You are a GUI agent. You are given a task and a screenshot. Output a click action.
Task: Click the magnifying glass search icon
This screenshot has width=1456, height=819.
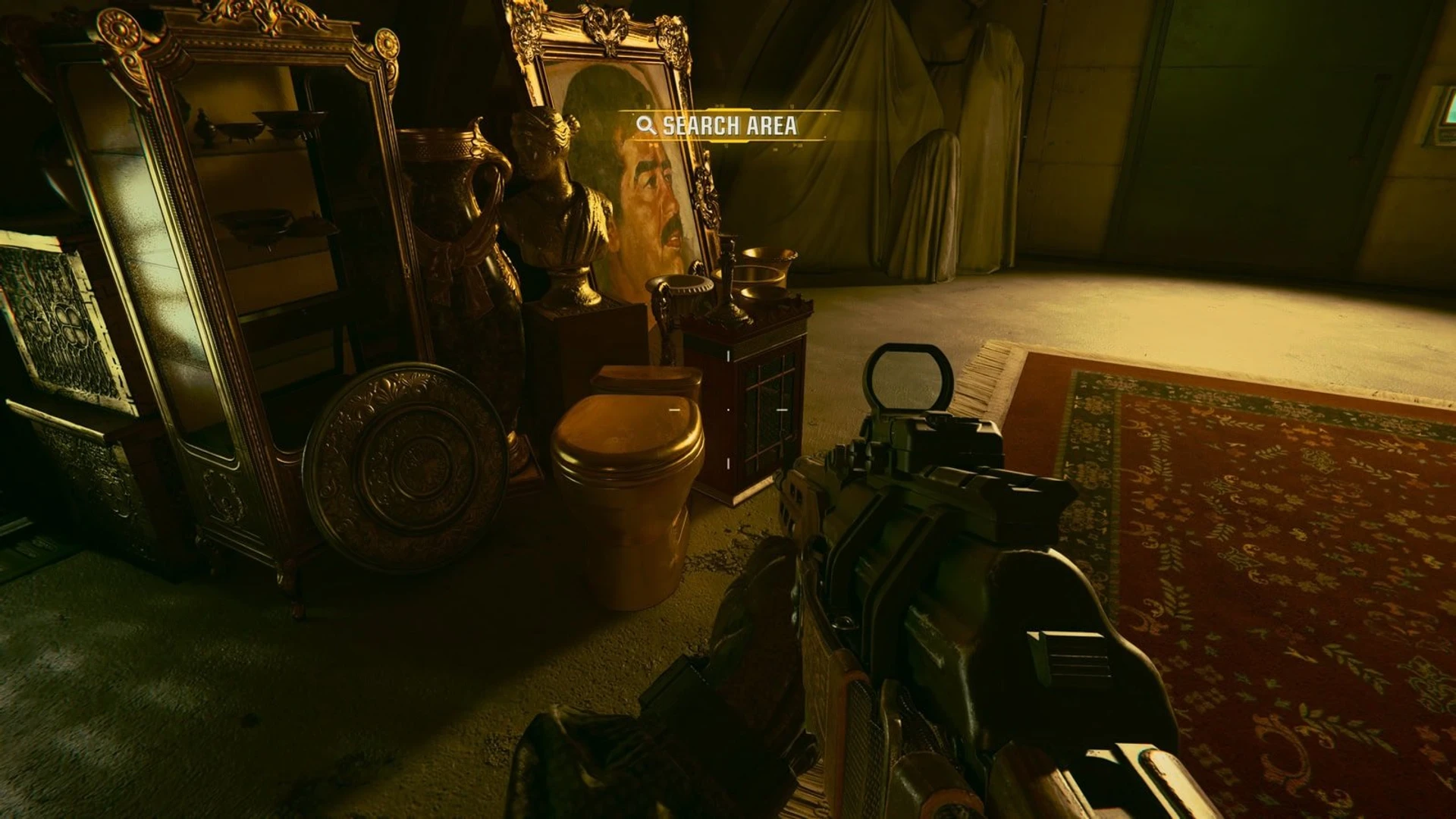(645, 127)
